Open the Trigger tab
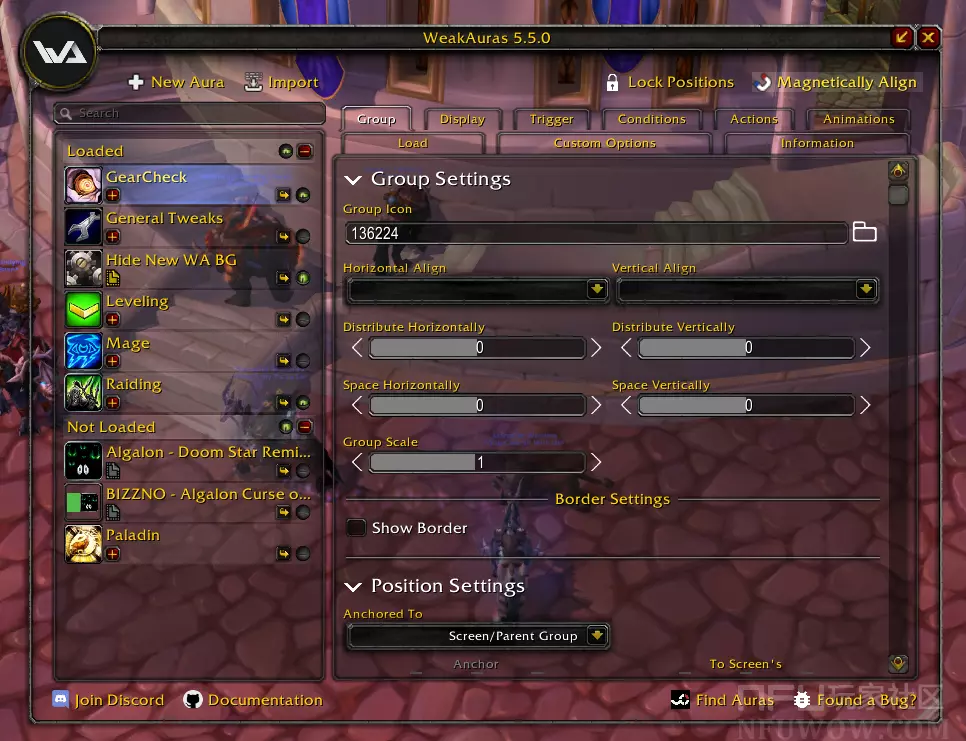Screen dimensions: 966x741 click(551, 119)
